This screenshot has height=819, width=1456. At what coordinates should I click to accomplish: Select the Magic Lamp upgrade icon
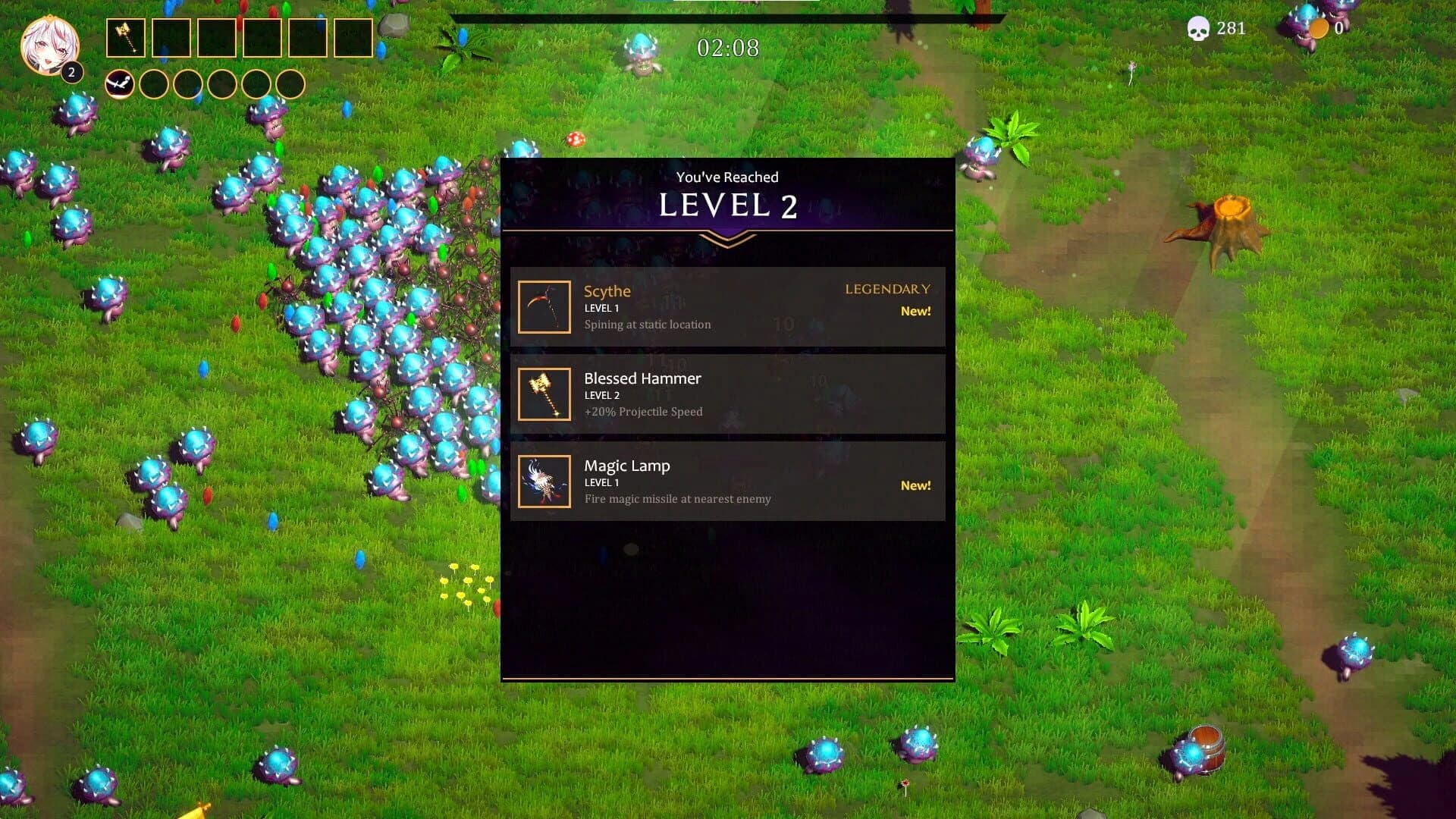tap(543, 481)
